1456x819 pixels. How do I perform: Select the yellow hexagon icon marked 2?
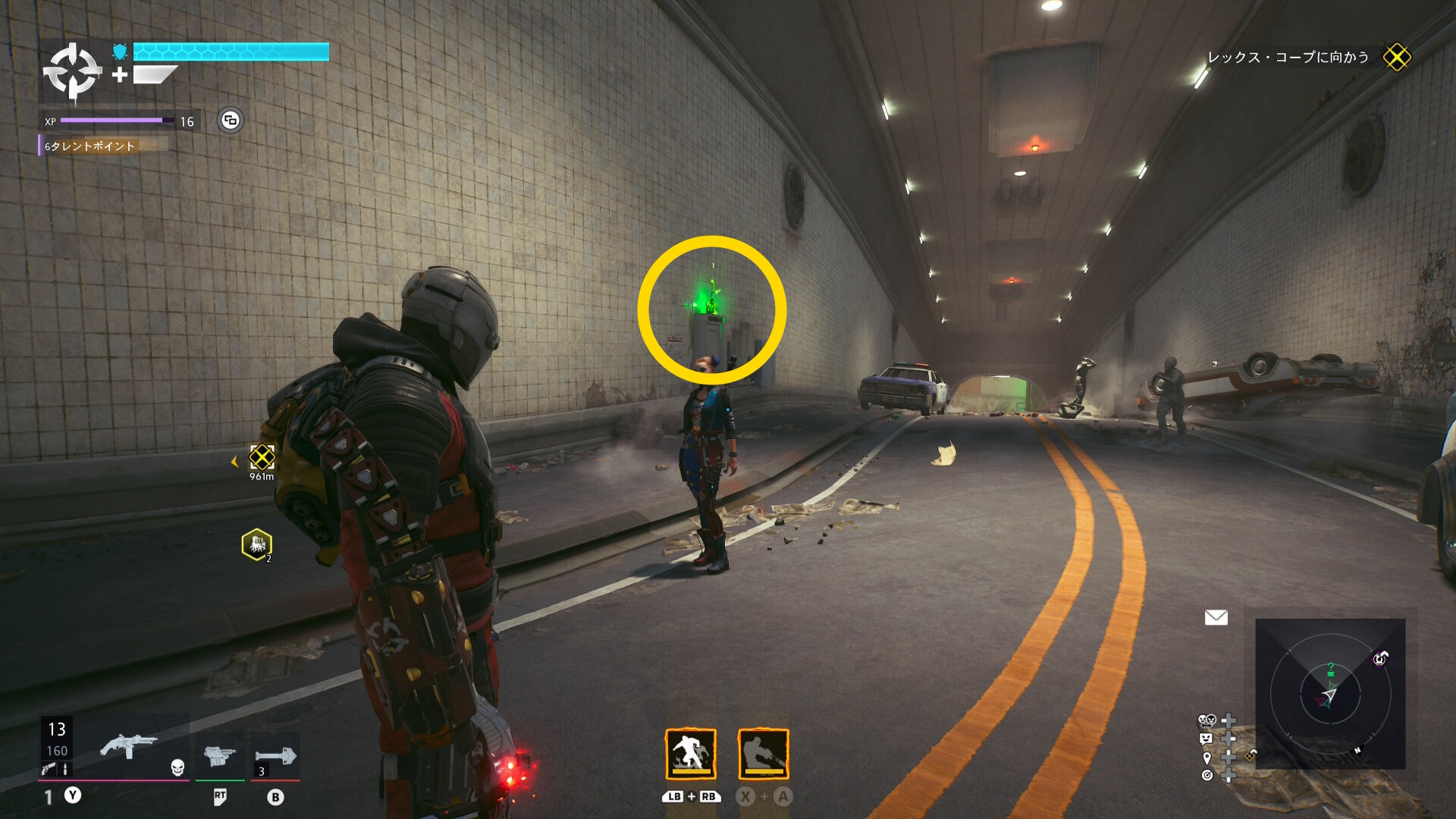(x=257, y=544)
